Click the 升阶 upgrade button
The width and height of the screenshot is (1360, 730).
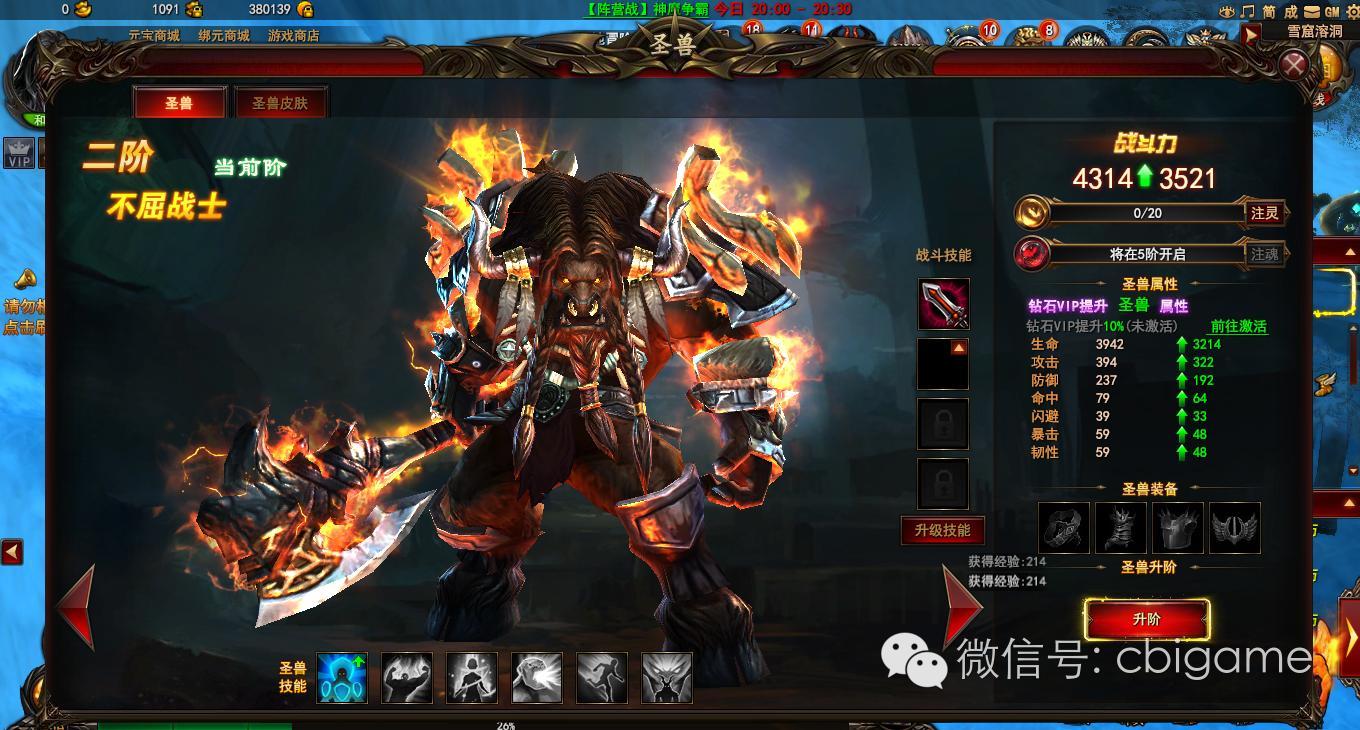[x=1147, y=620]
